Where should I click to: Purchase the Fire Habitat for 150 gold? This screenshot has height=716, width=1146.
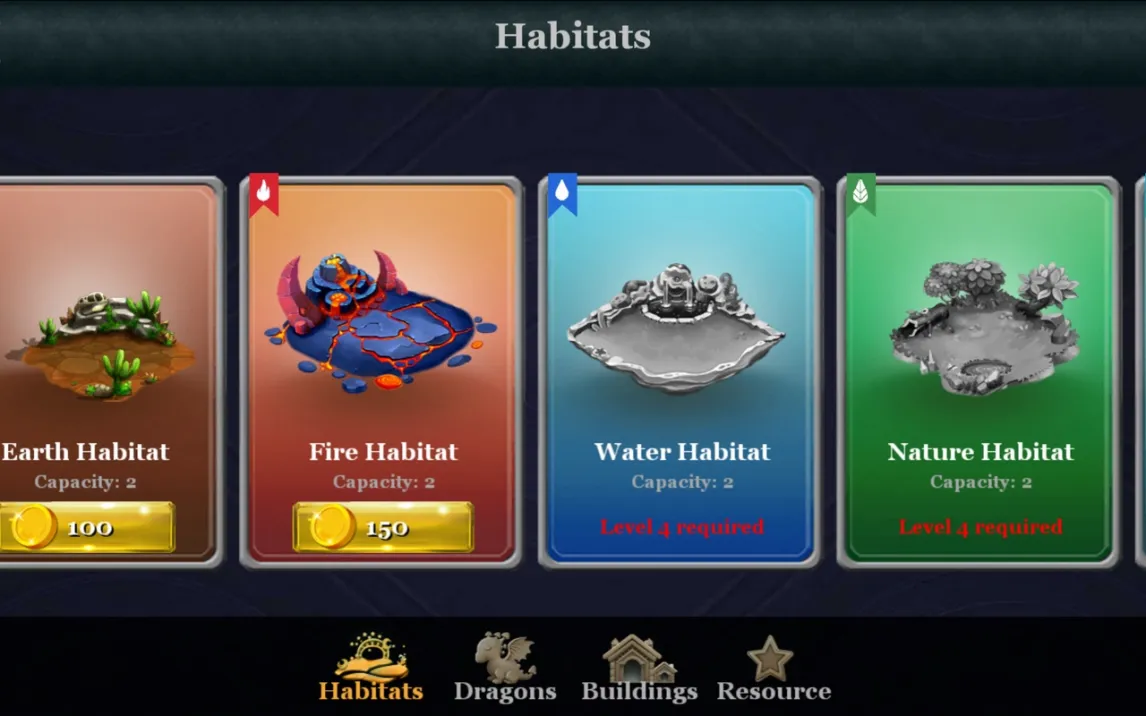click(383, 527)
